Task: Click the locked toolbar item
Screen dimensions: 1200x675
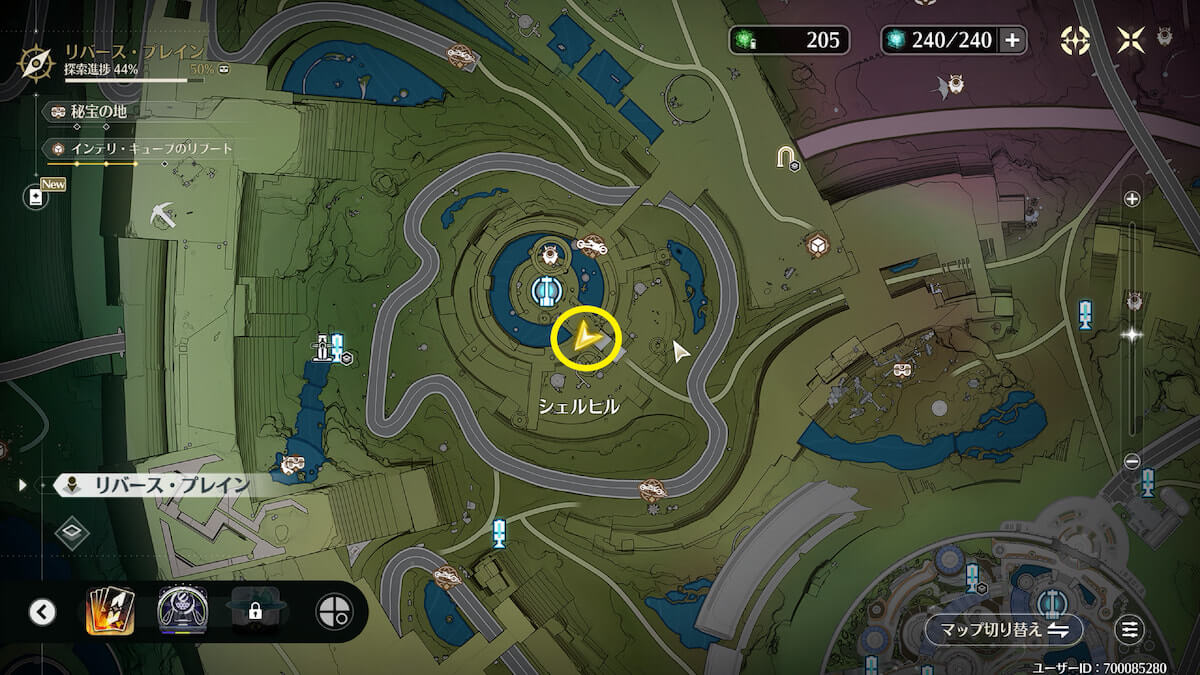Action: 254,611
